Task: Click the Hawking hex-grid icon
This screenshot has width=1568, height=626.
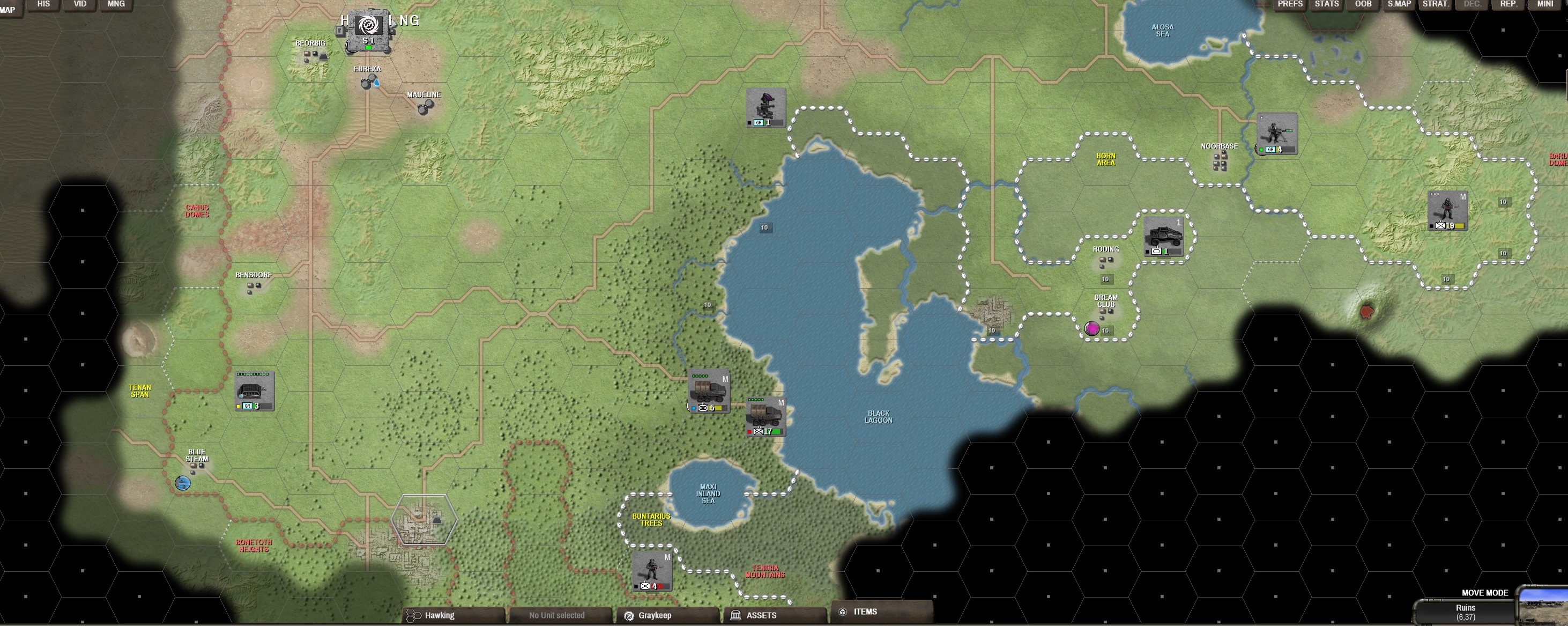Action: (x=414, y=615)
